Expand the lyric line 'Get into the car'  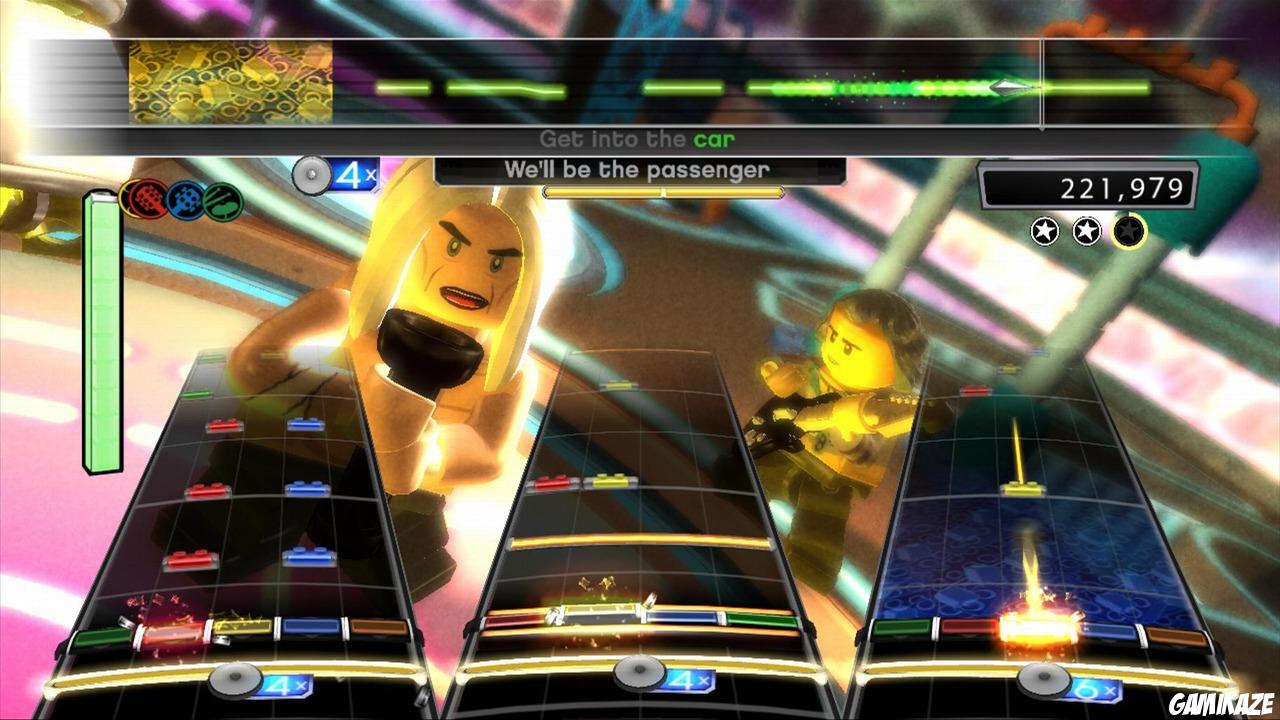click(637, 139)
